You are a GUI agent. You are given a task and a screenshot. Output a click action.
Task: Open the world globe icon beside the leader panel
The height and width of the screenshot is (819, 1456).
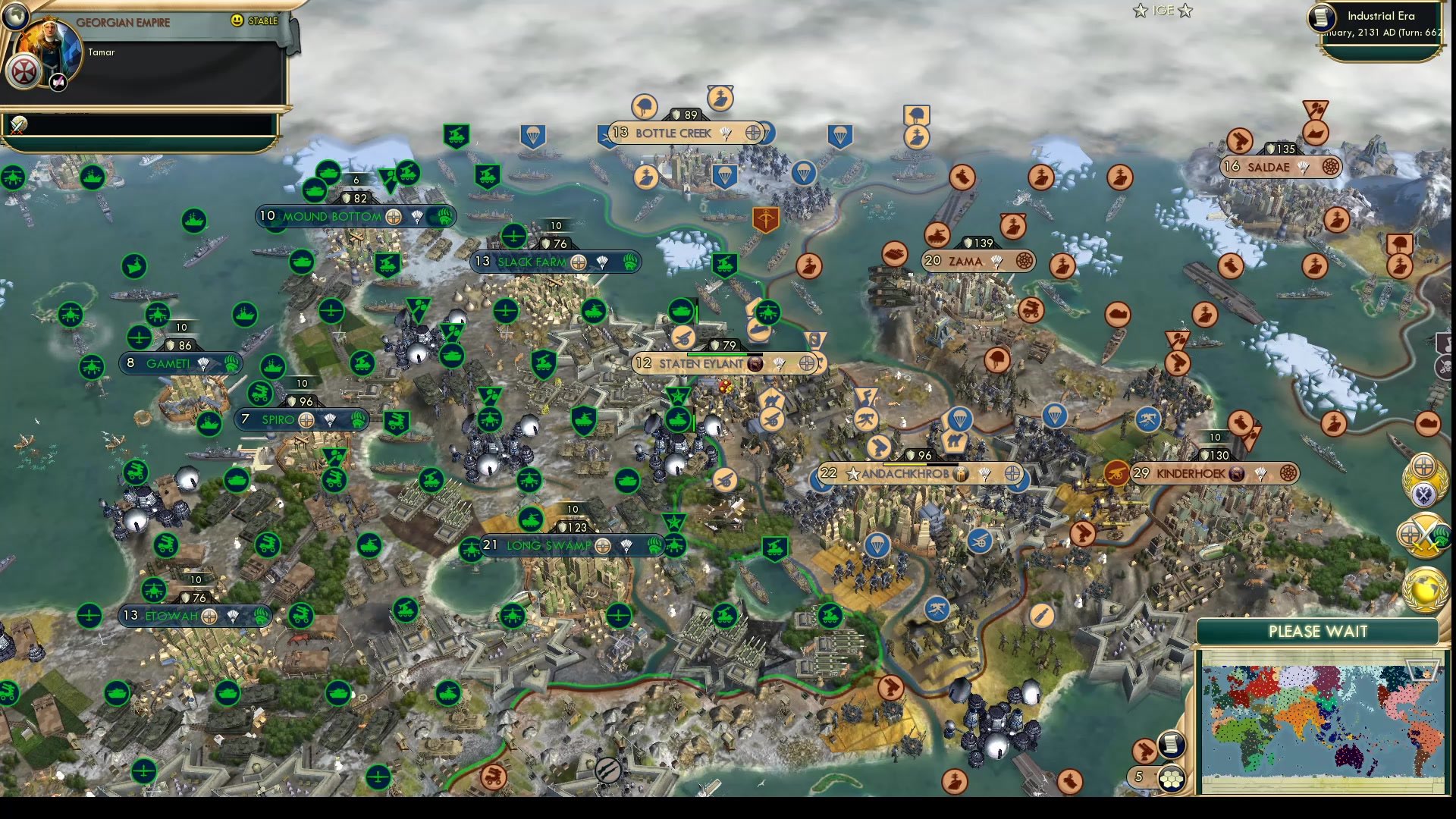(x=16, y=15)
